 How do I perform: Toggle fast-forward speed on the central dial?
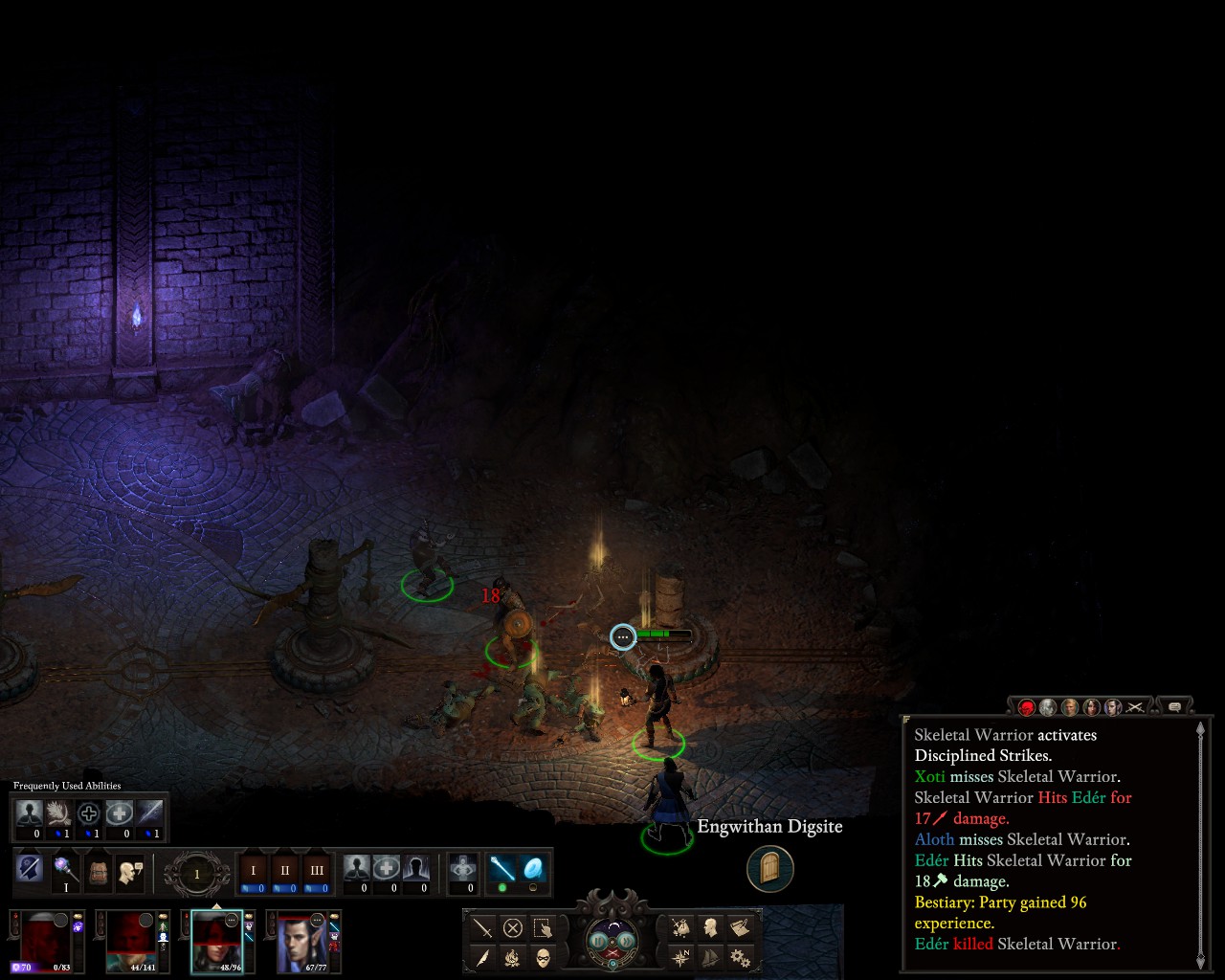point(627,941)
